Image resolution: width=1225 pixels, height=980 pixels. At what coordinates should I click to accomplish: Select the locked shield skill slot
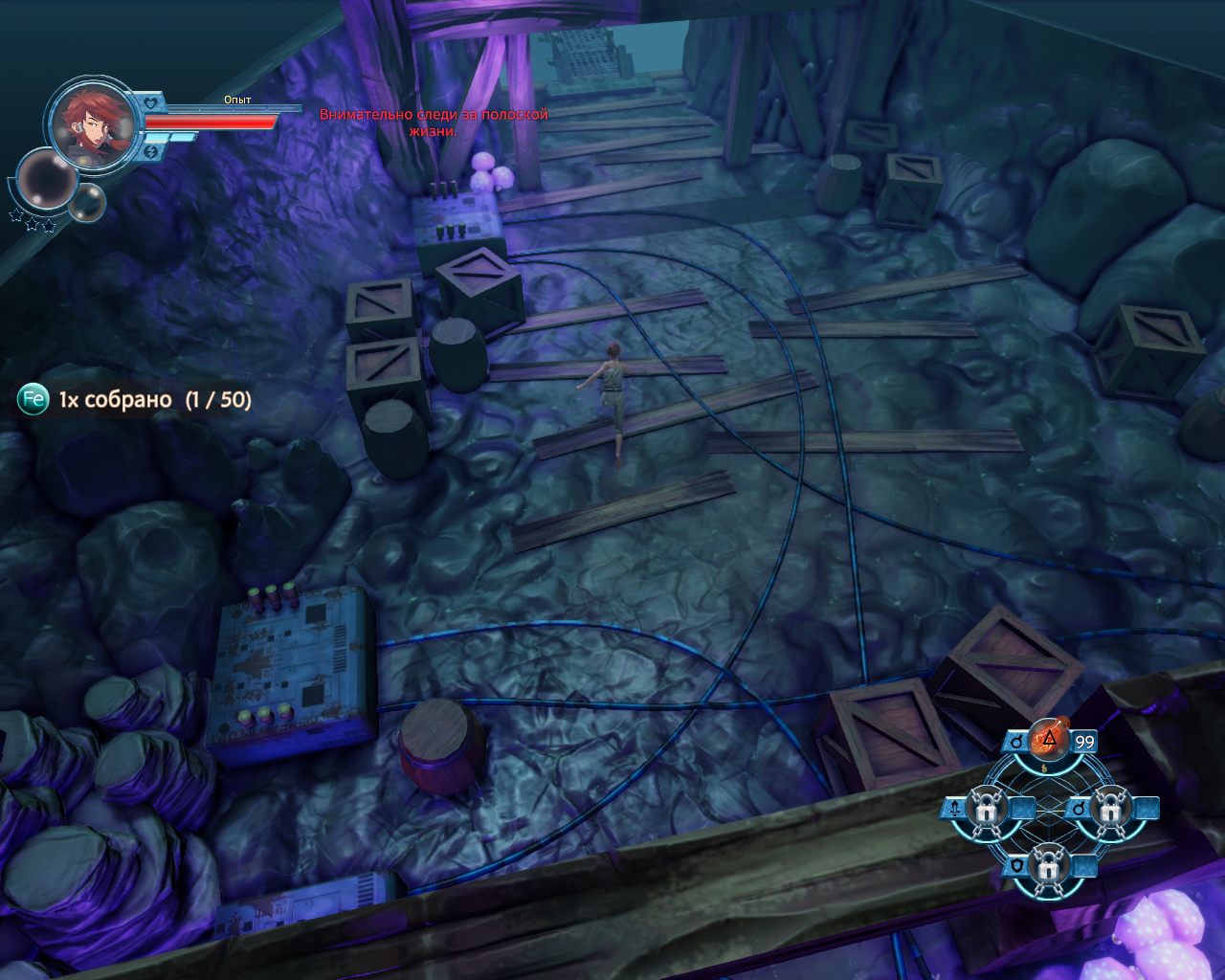[x=1049, y=867]
